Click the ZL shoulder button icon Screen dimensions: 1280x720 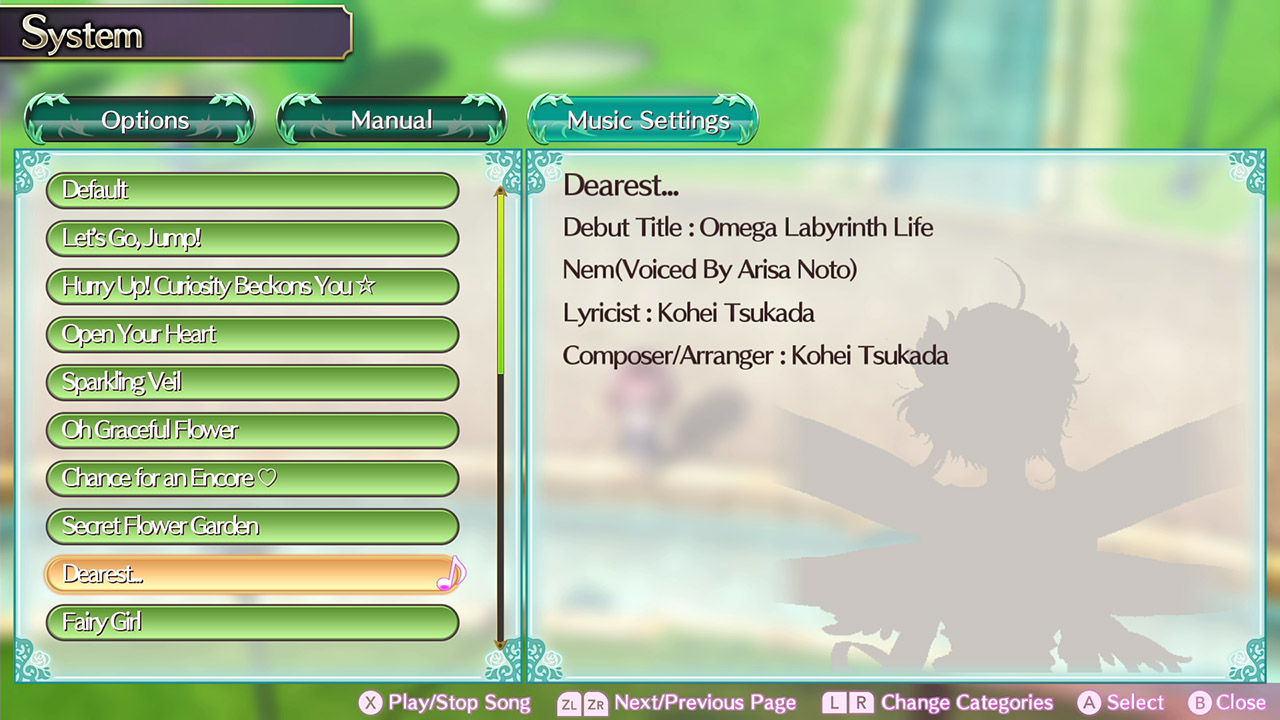(567, 703)
